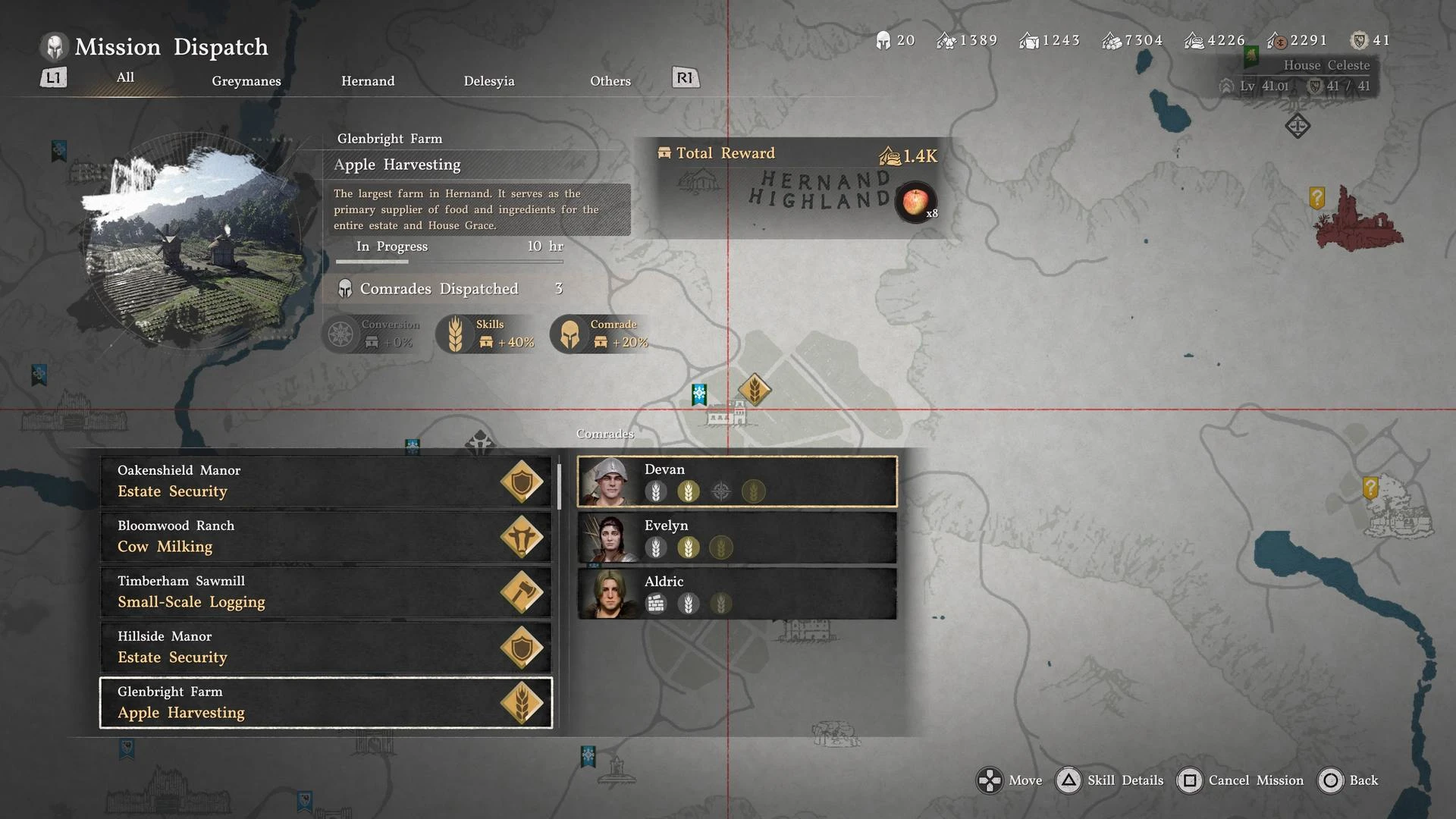Choose the Bloomwood Ranch Cow Milking mission
1456x819 pixels.
326,537
